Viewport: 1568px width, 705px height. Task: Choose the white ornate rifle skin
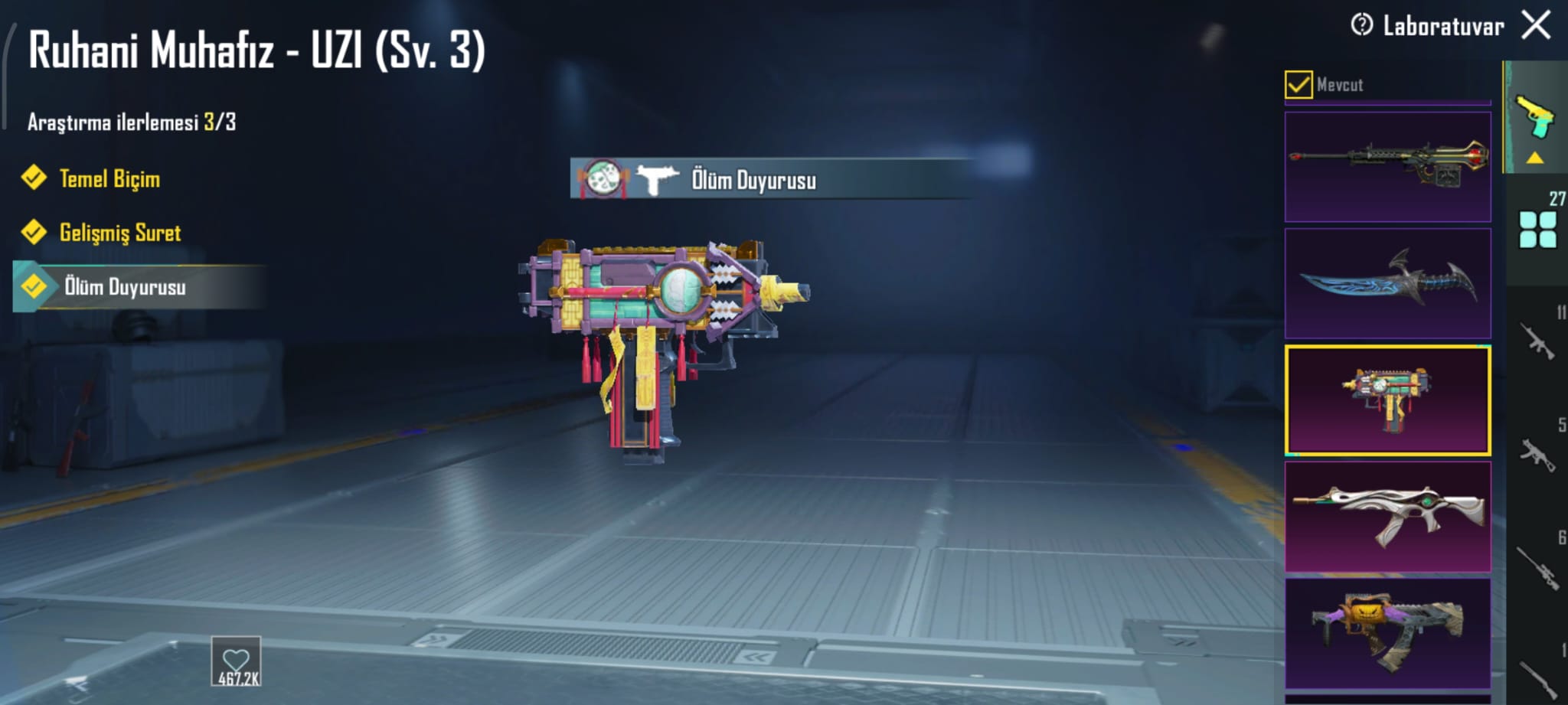pyautogui.click(x=1387, y=517)
